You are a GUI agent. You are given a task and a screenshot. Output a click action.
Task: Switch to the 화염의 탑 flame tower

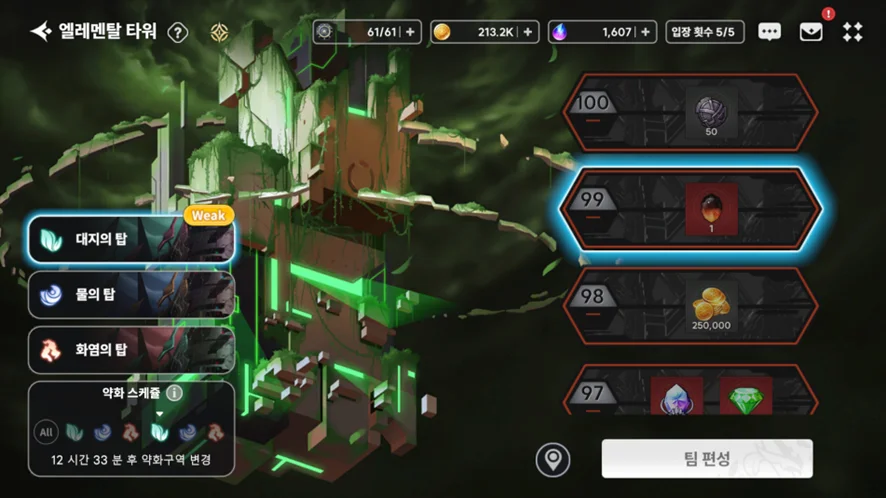click(131, 349)
